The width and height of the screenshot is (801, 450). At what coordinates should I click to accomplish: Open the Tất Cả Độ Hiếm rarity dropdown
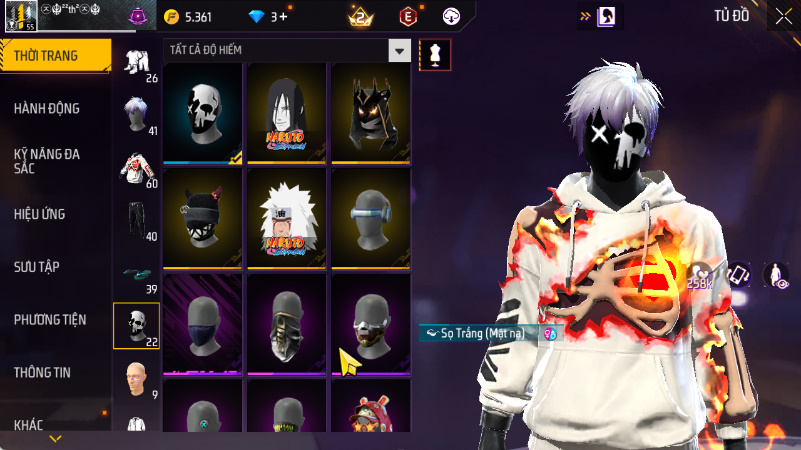click(399, 51)
